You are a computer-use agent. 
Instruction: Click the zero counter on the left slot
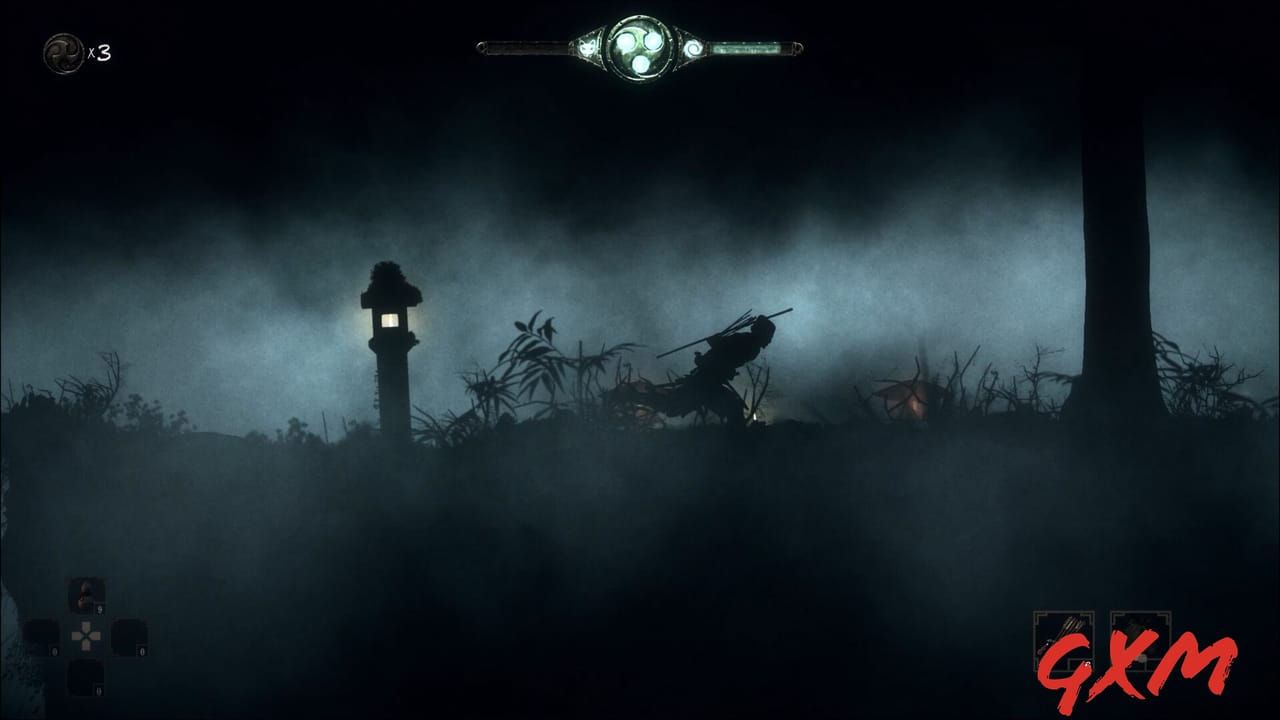(54, 651)
